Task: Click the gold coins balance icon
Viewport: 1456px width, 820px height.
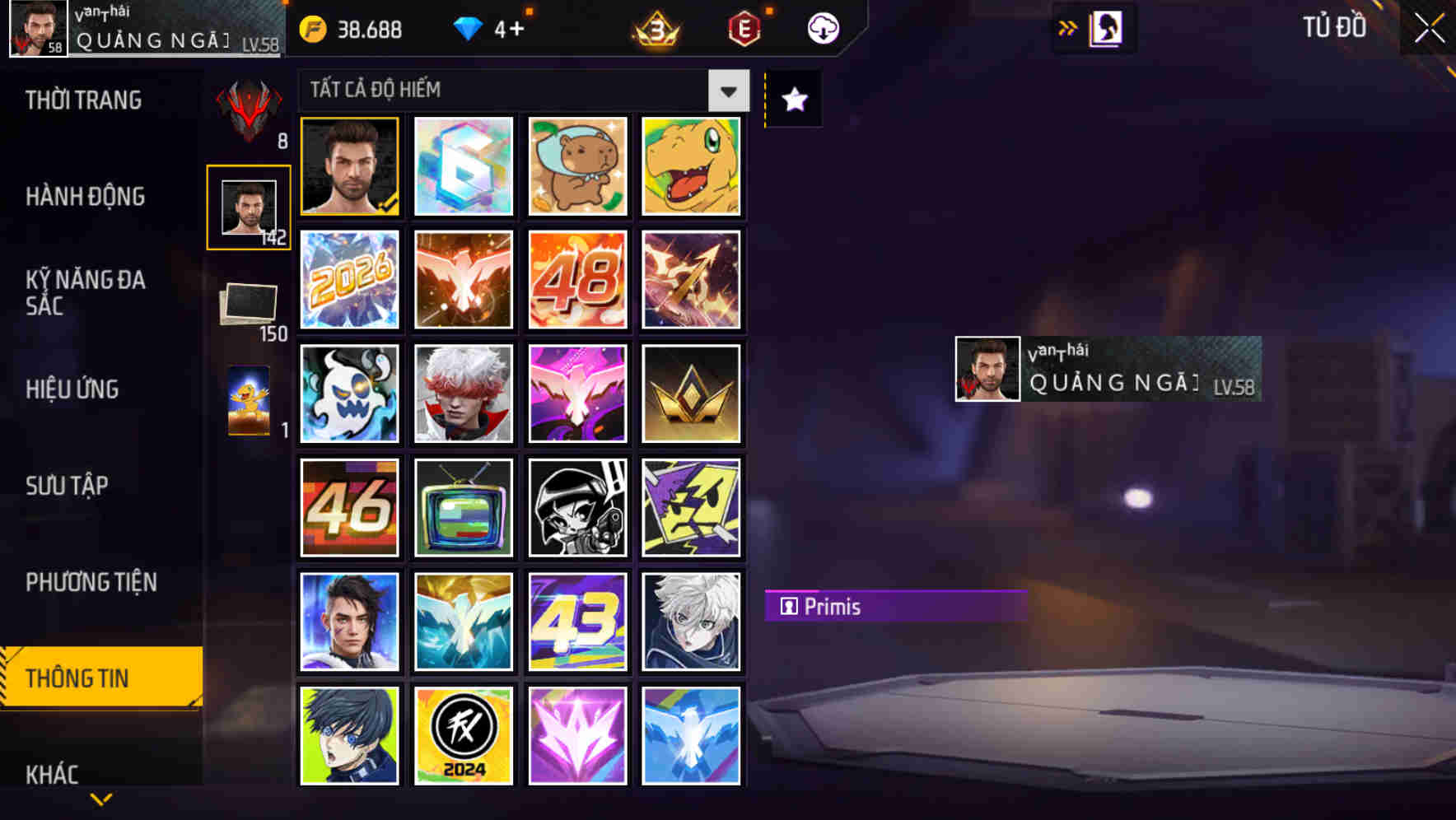Action: pos(312,27)
